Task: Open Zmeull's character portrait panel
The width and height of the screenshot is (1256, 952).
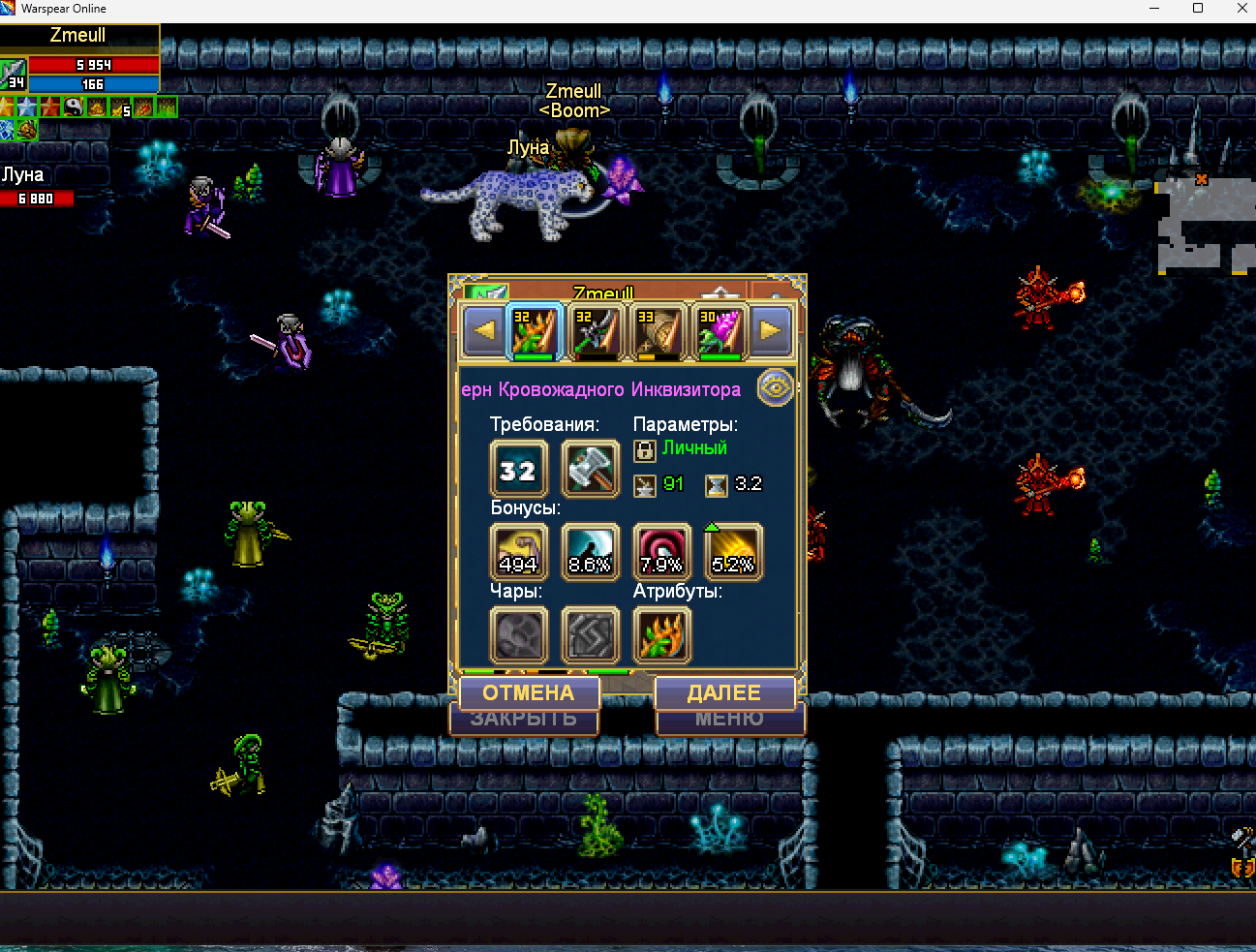Action: [x=14, y=74]
